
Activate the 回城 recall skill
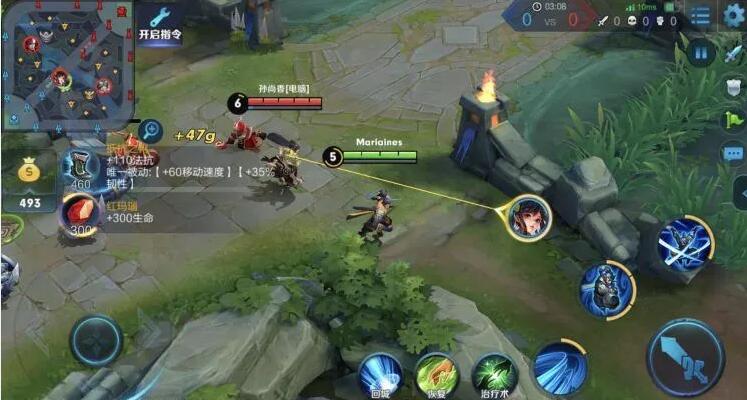[380, 375]
